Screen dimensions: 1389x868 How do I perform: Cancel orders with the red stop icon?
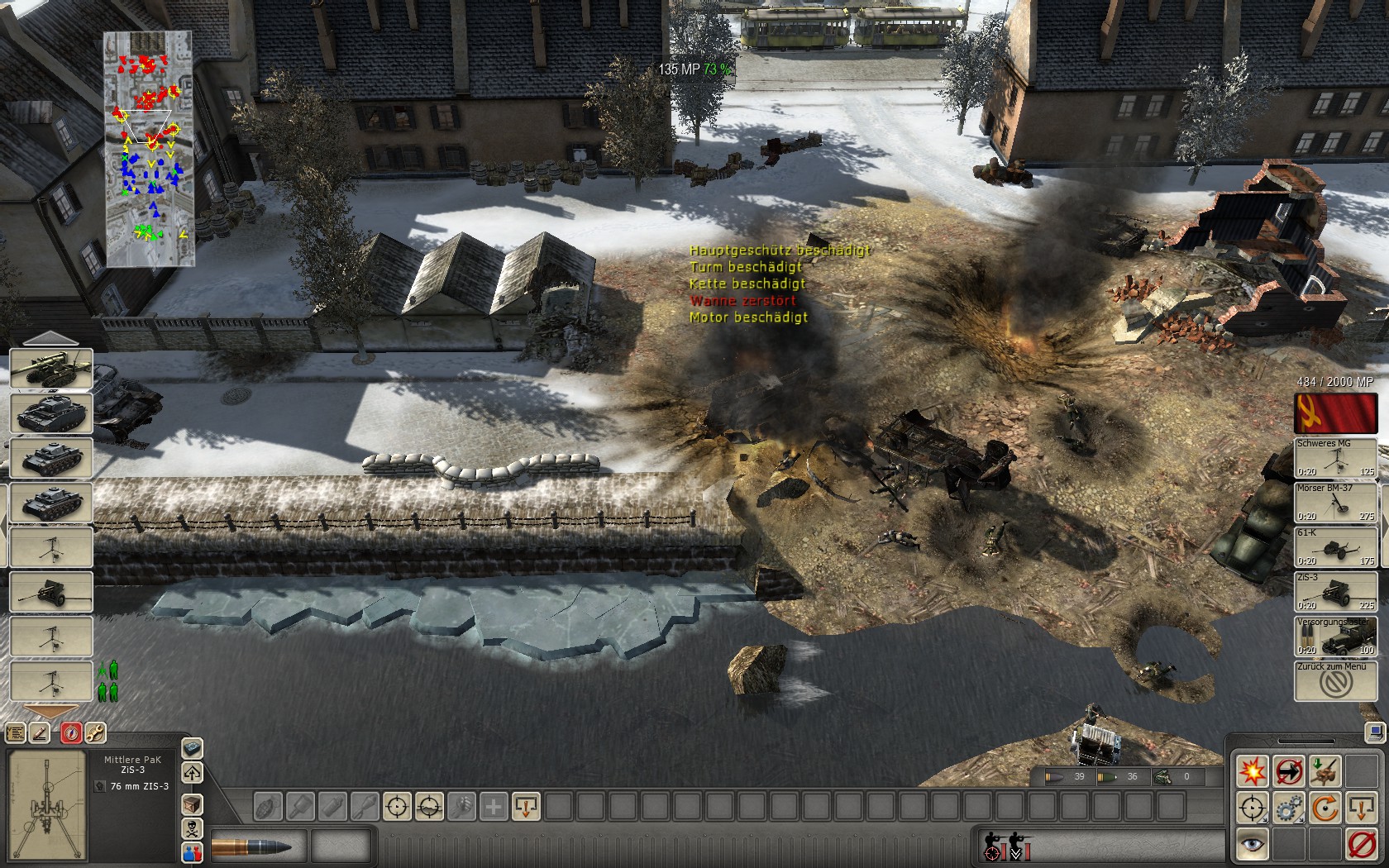click(1361, 845)
